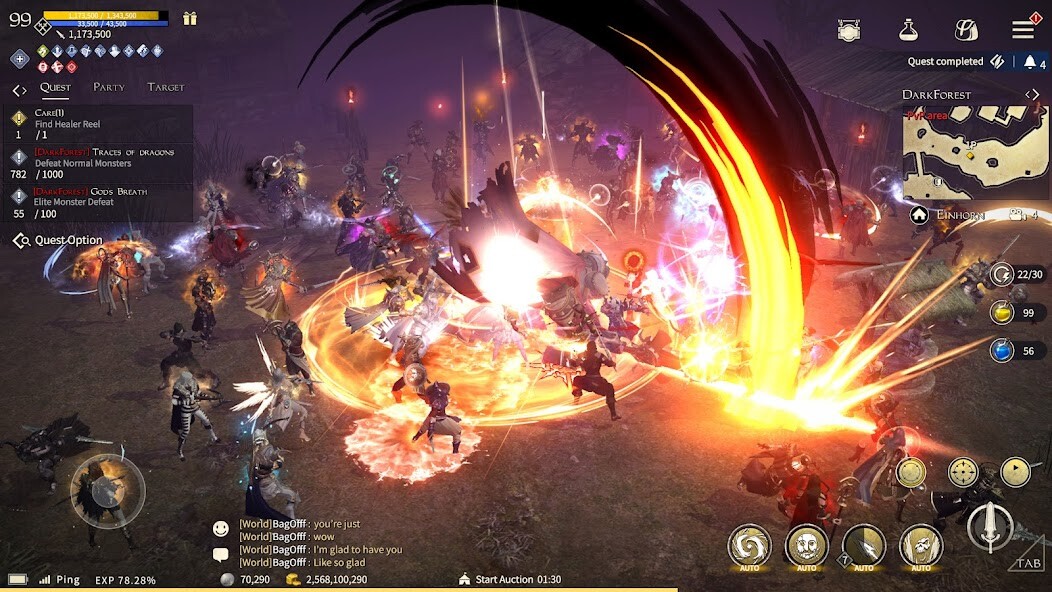This screenshot has height=592, width=1052.
Task: Open the inventory bag icon
Action: 966,30
